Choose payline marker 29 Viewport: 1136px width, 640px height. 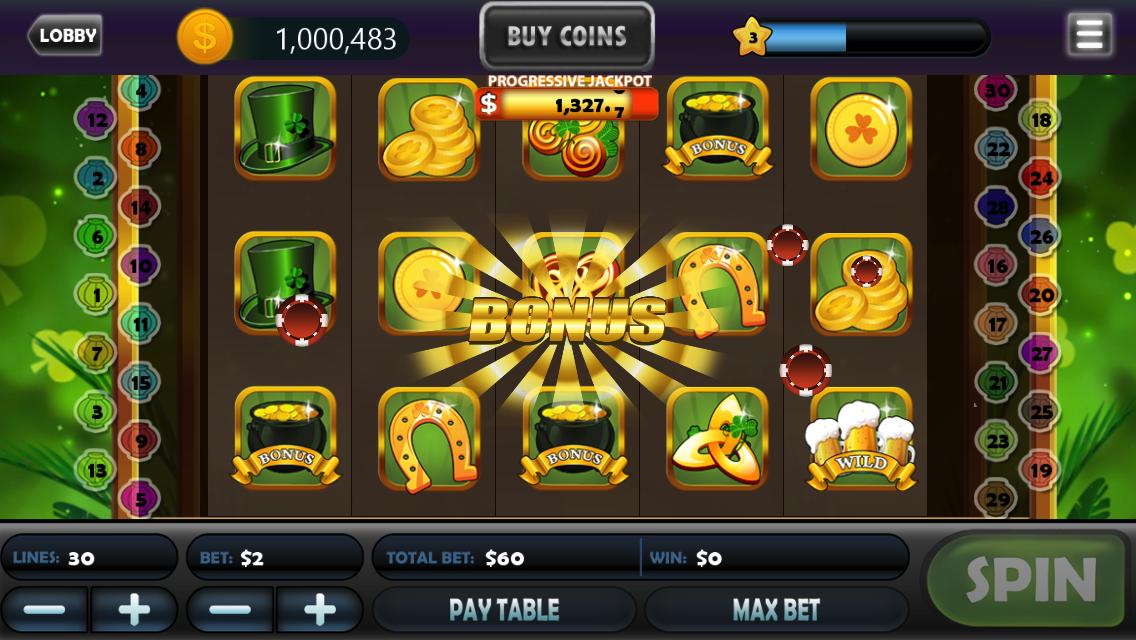point(997,499)
